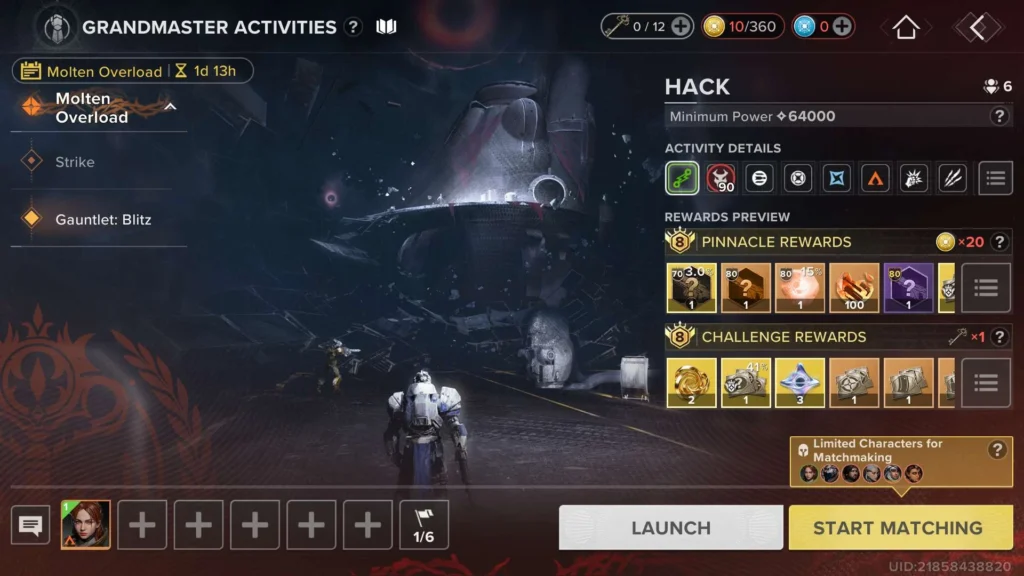
Task: View the full Challenge Rewards list
Action: point(986,382)
